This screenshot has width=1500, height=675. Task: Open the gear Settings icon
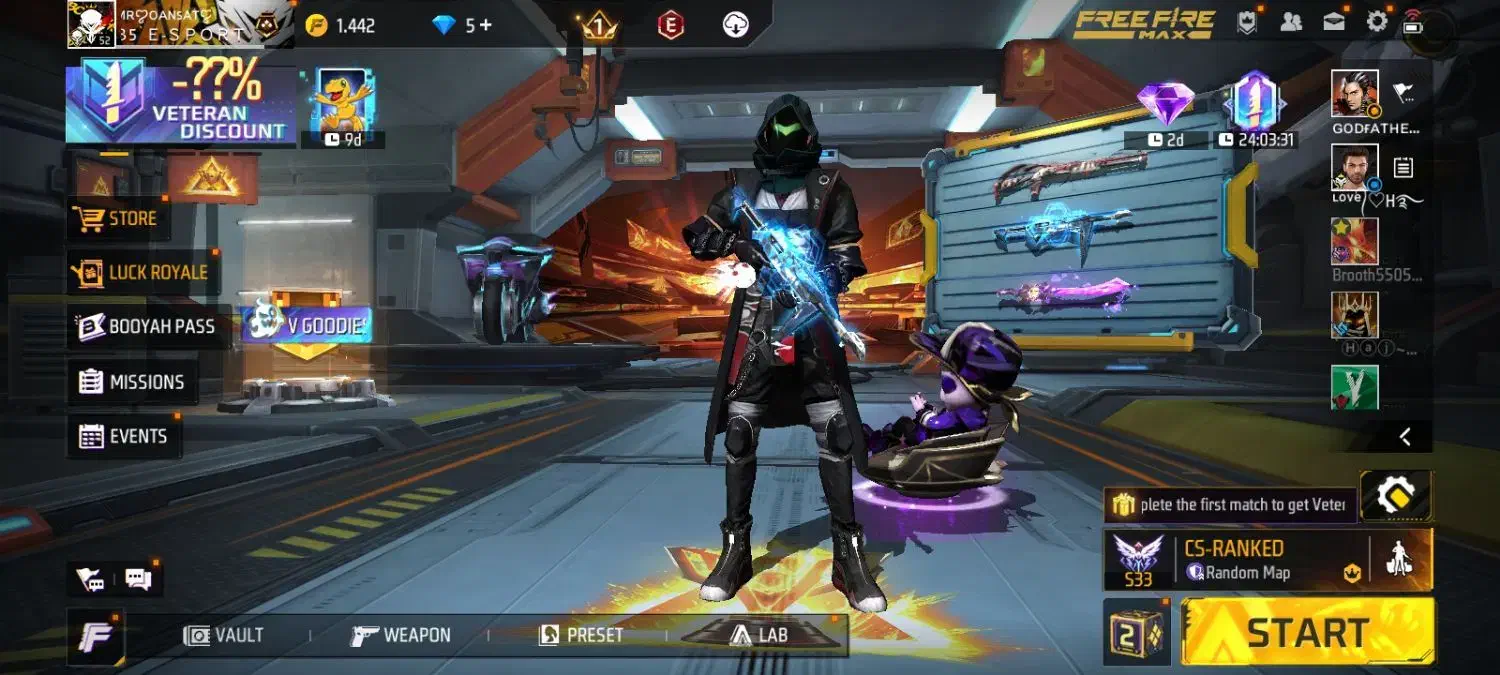tap(1377, 22)
